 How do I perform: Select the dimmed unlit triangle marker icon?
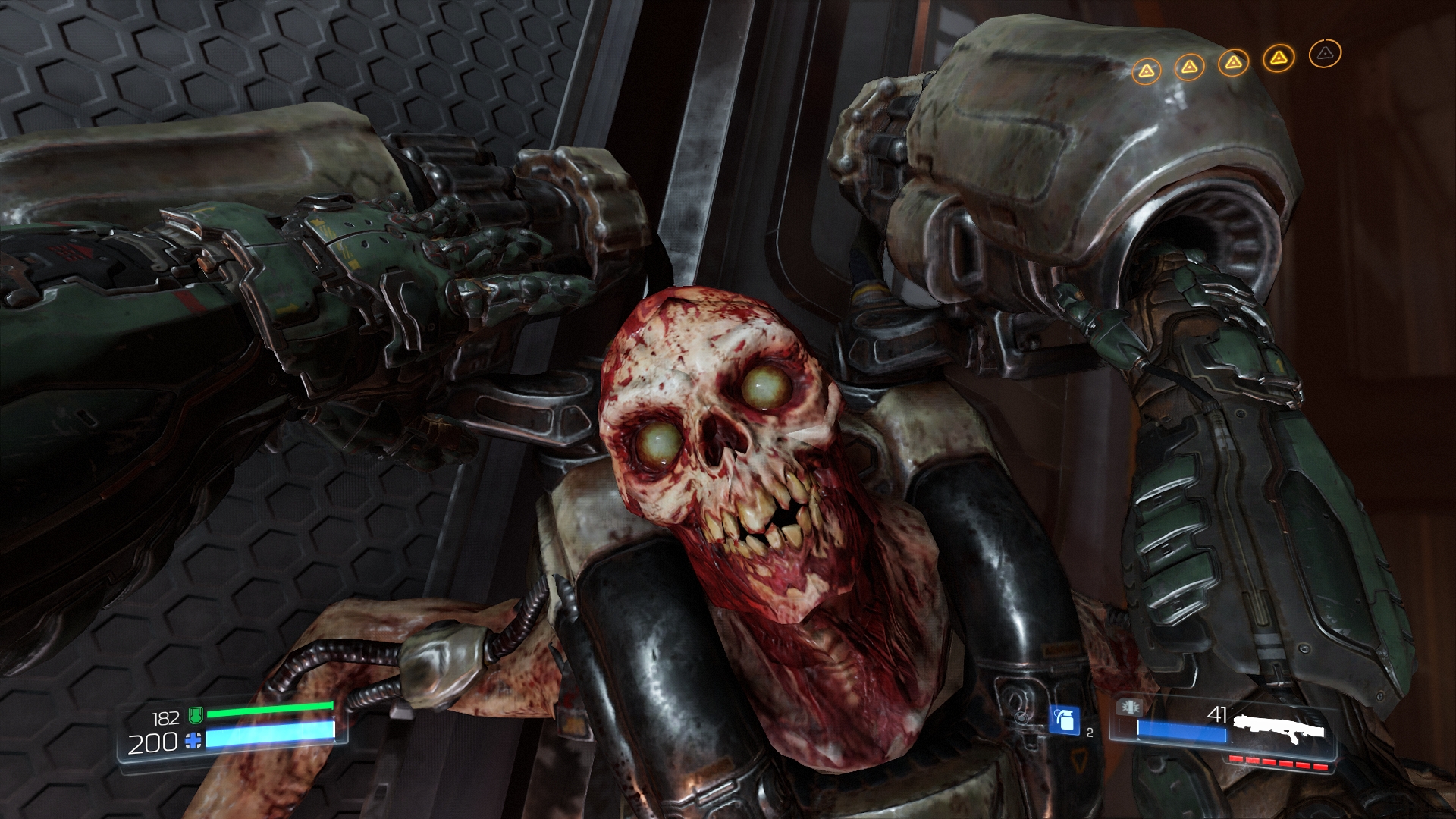tap(1325, 53)
